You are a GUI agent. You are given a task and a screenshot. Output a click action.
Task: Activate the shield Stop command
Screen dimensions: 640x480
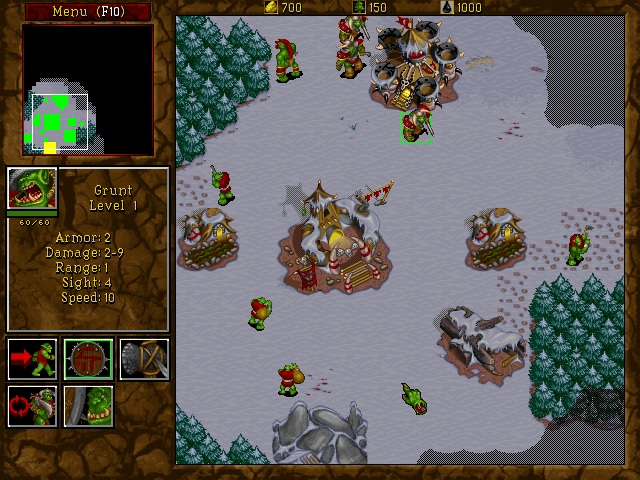[x=88, y=358]
